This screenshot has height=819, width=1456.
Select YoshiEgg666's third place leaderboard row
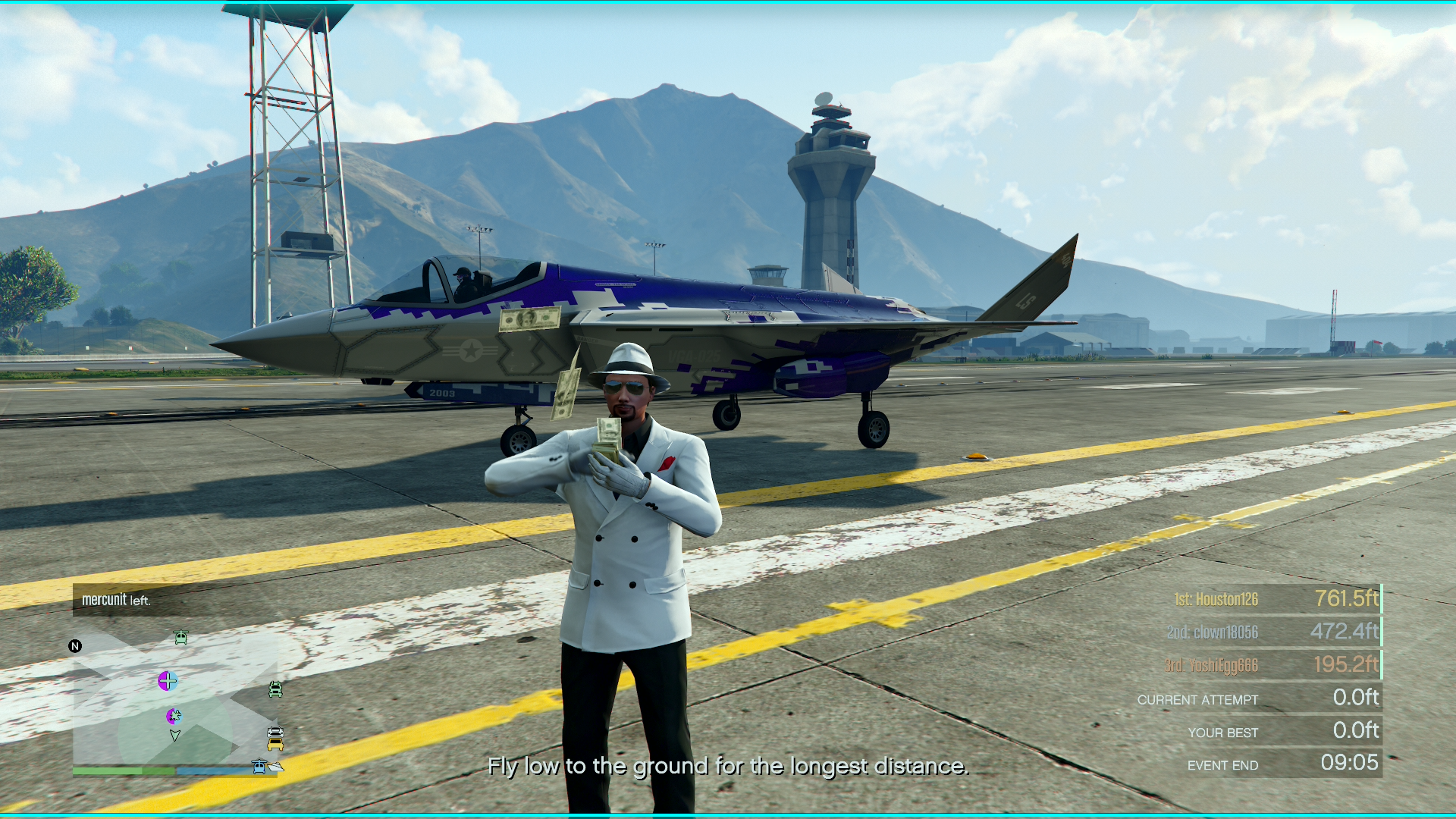(1272, 665)
